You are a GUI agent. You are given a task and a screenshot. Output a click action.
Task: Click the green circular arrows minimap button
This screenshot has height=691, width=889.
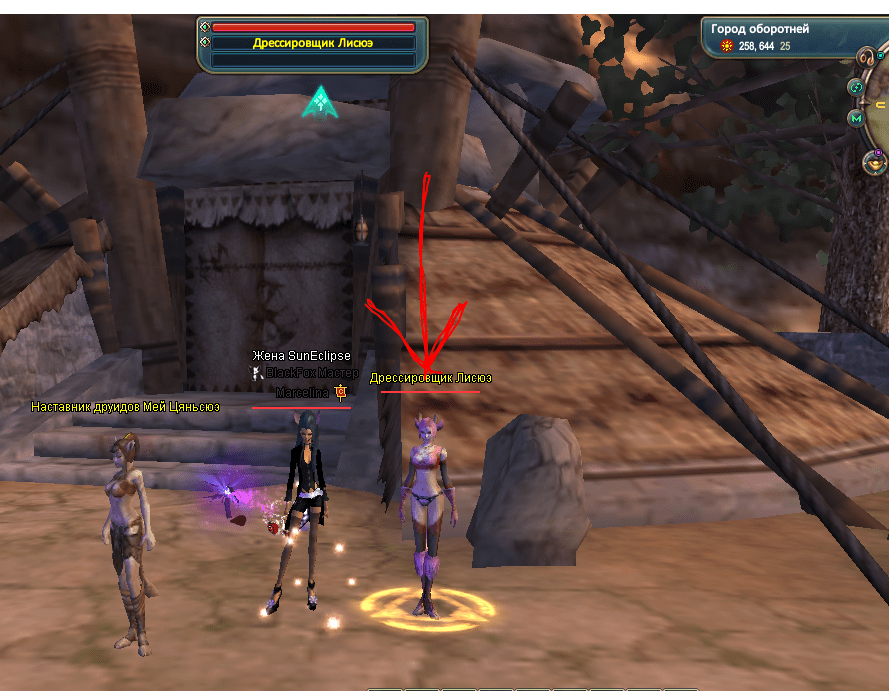[856, 88]
